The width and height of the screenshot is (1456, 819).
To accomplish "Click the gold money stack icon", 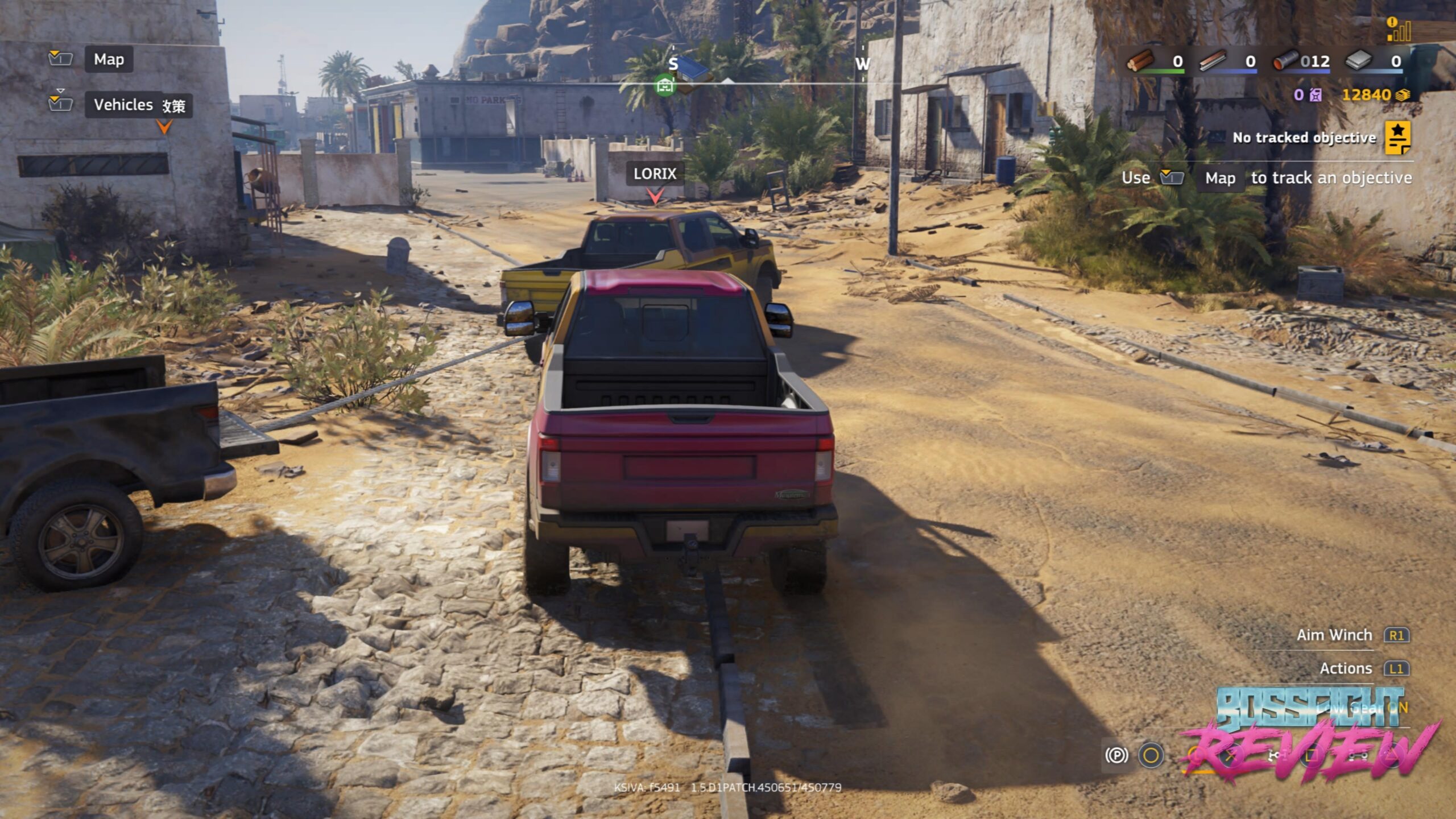I will [x=1403, y=95].
